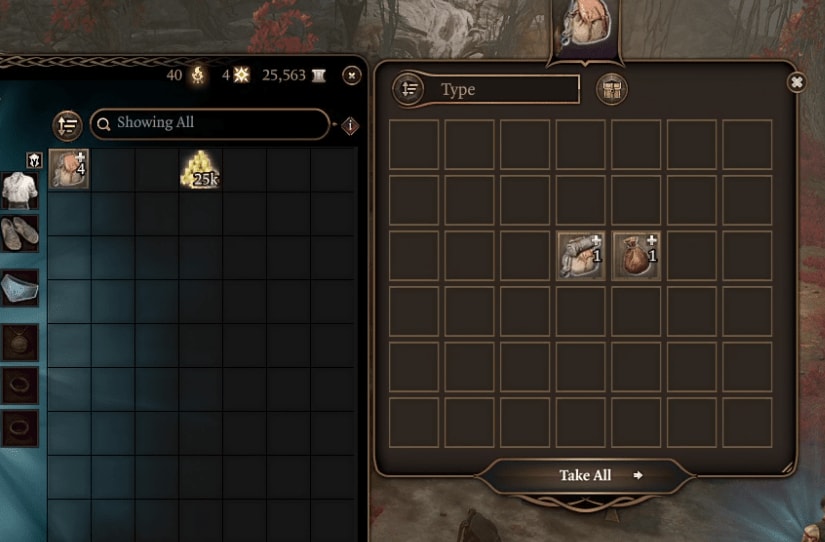Open the container's sort options button
Viewport: 825px width, 542px height.
tap(408, 89)
